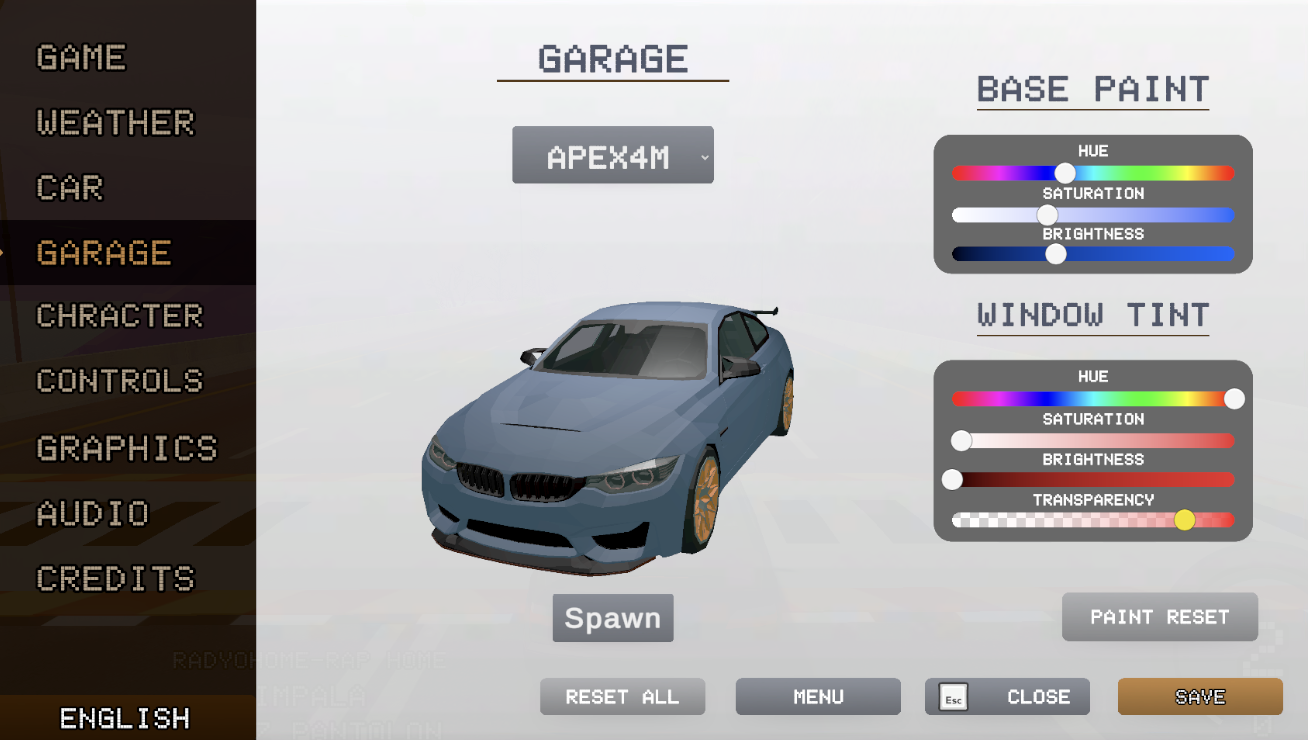
Task: Click RESET ALL at the bottom
Action: tap(622, 696)
